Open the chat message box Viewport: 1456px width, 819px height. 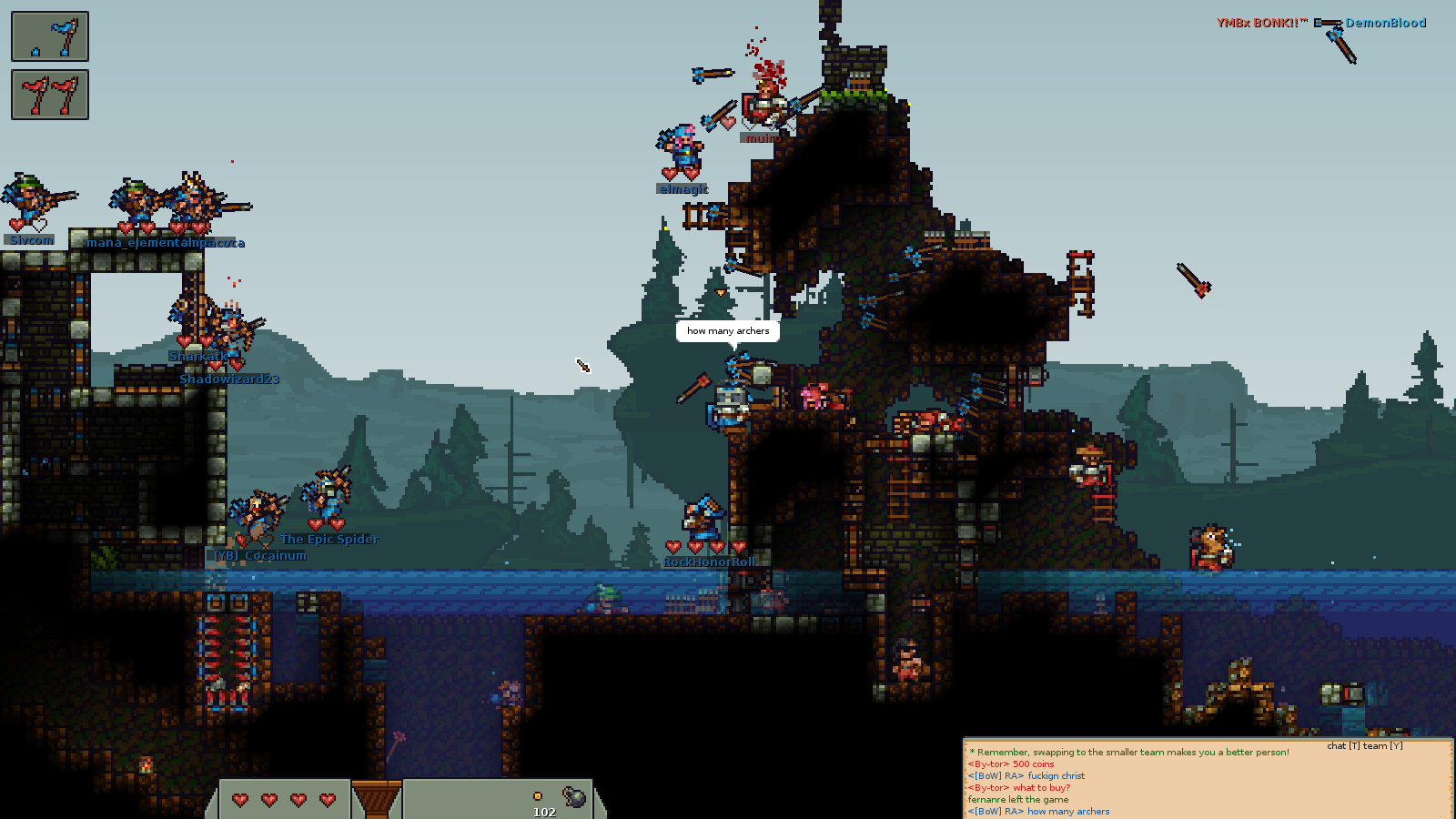point(1208,780)
